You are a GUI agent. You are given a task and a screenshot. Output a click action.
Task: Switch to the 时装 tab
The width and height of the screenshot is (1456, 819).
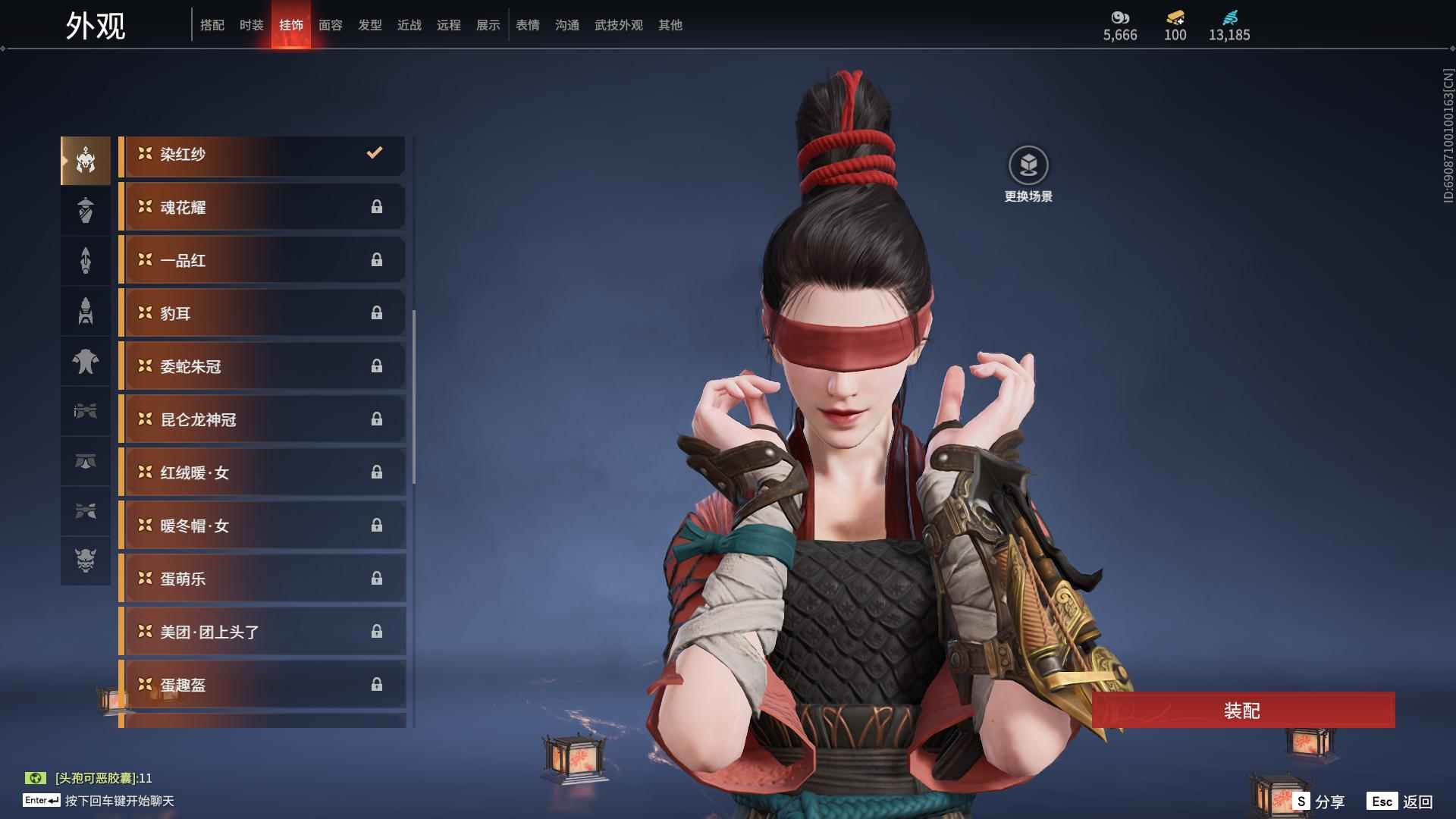pyautogui.click(x=251, y=25)
